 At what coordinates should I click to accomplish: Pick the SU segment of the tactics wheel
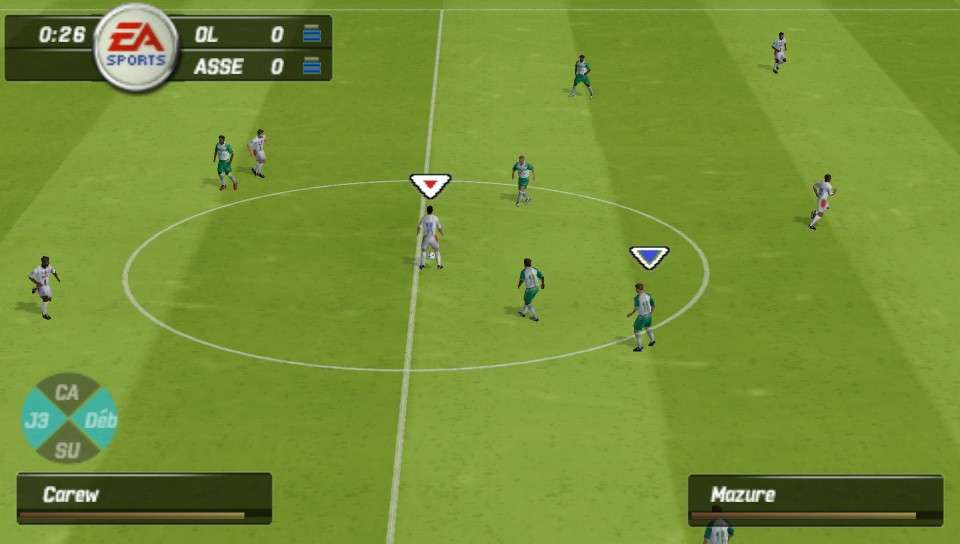point(68,449)
